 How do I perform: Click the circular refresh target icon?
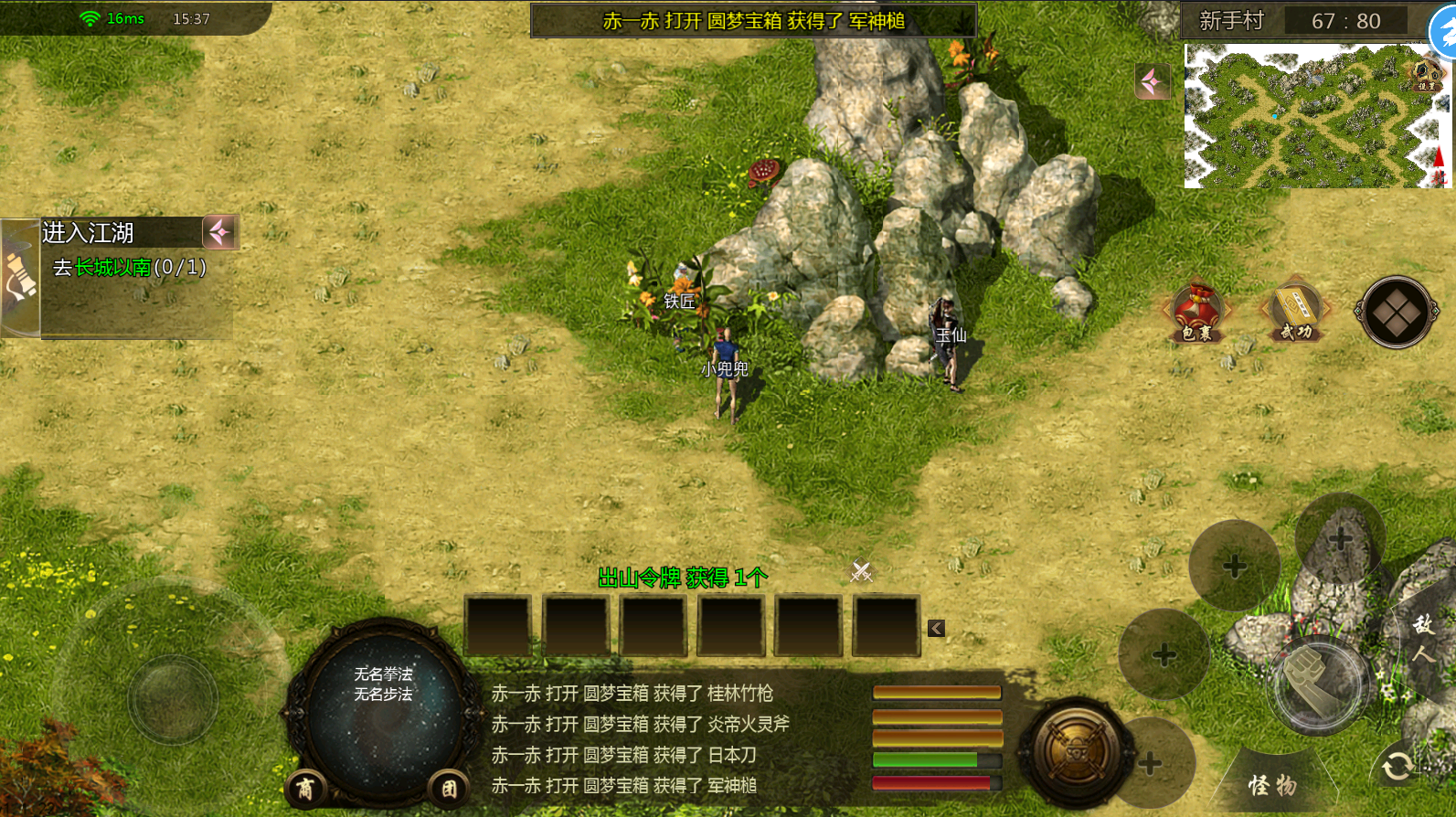tap(1398, 766)
